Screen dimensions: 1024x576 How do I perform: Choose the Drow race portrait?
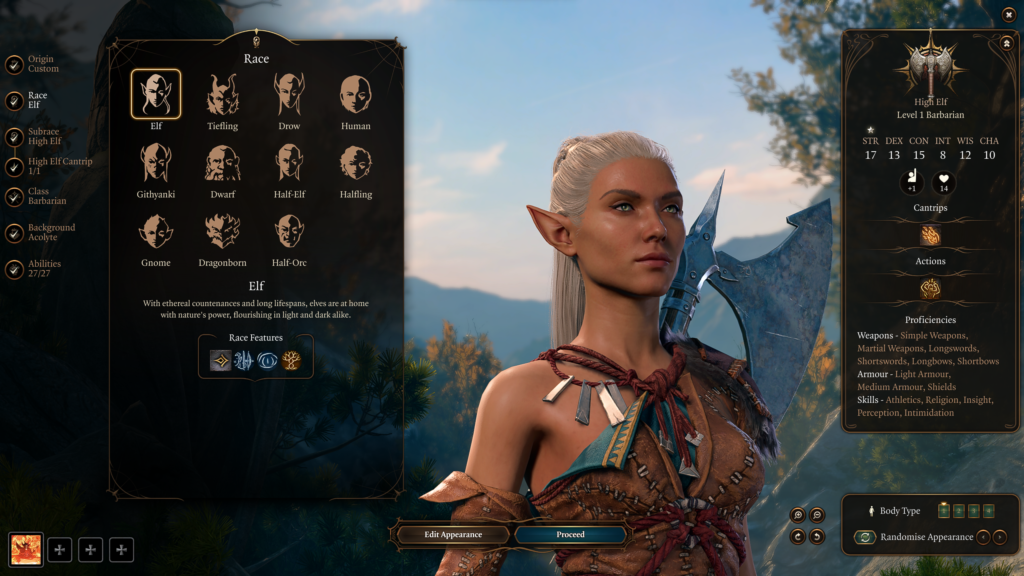click(x=289, y=95)
